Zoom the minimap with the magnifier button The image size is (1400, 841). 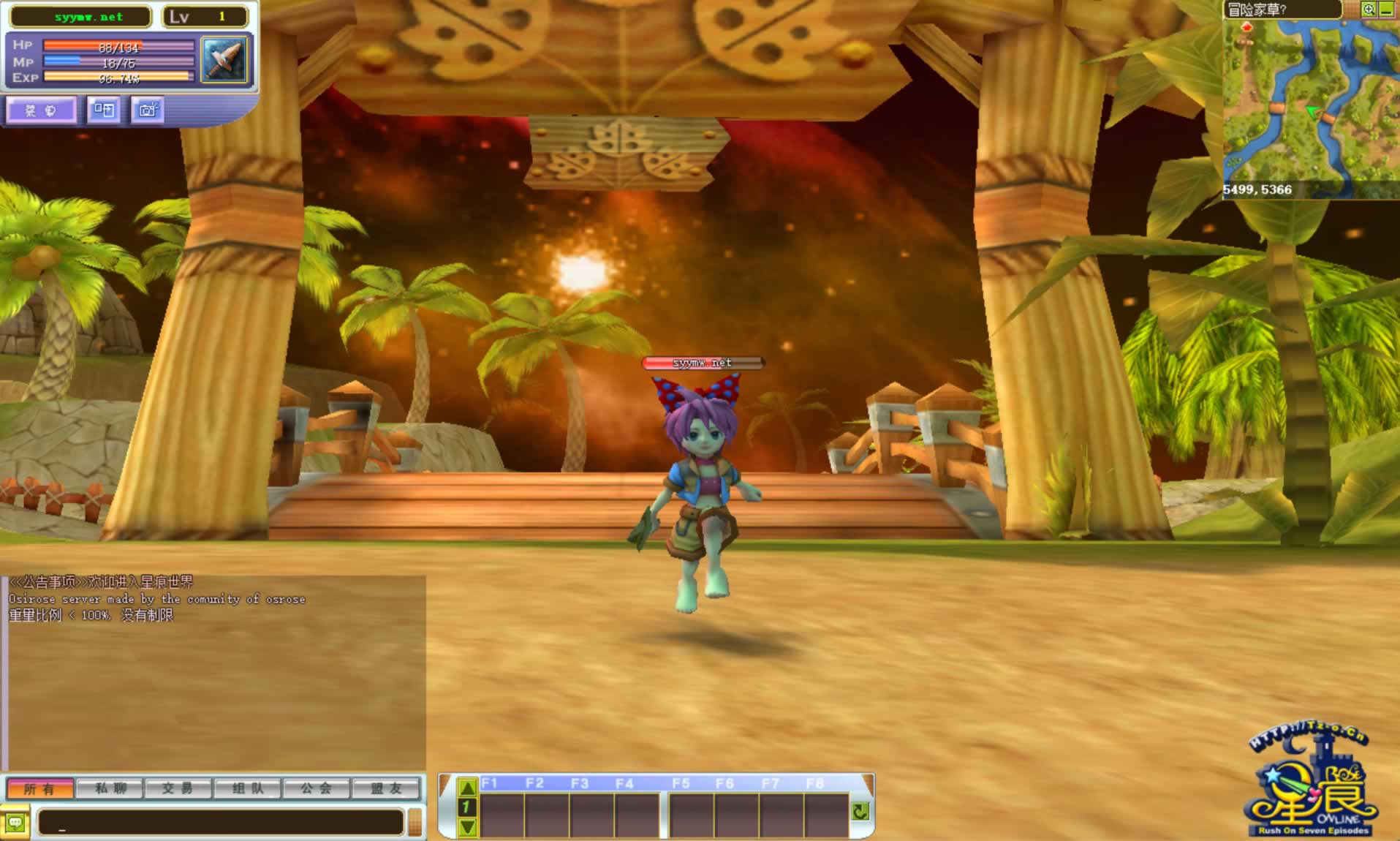point(1369,10)
